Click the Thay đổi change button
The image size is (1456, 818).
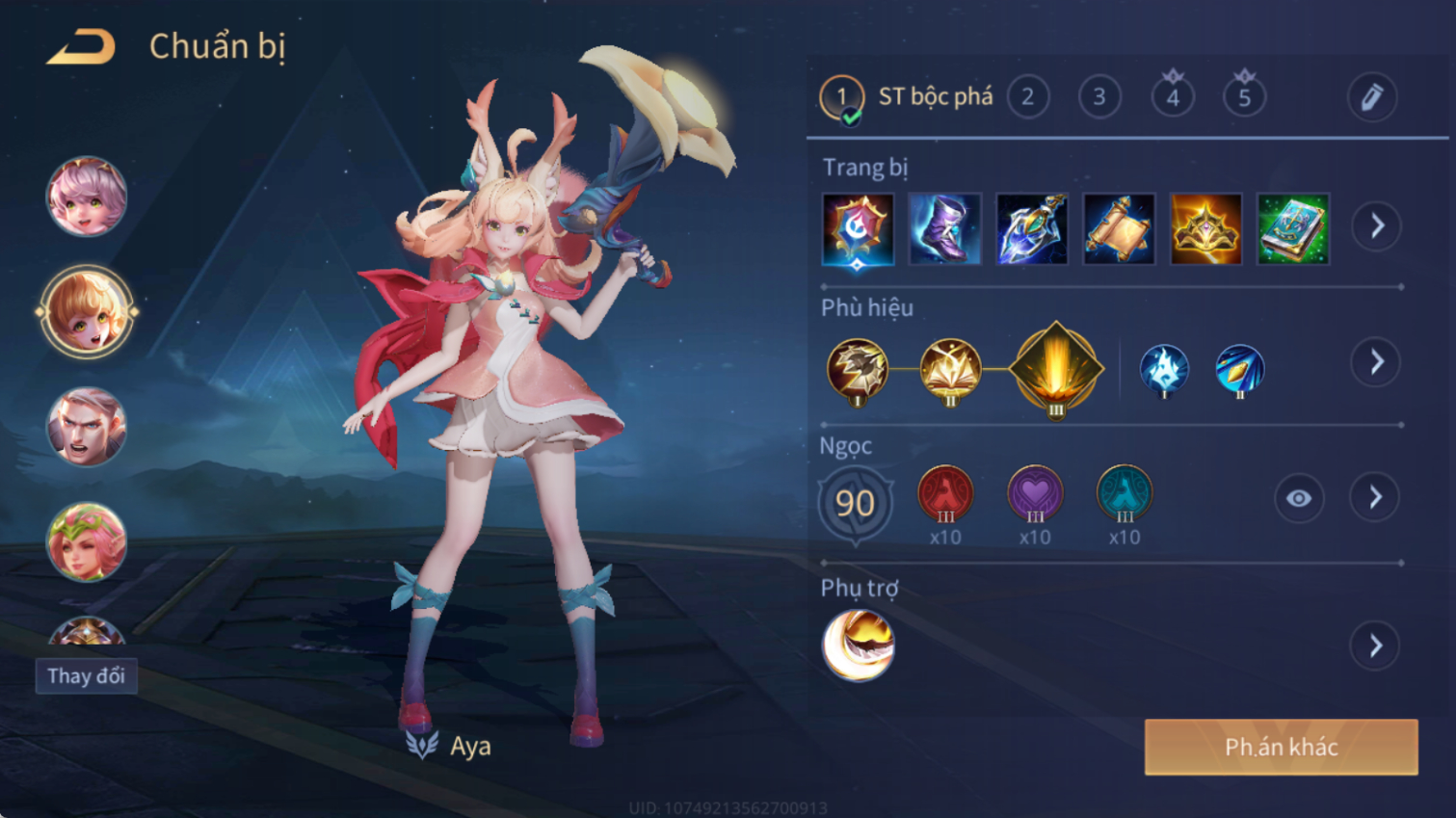point(87,675)
